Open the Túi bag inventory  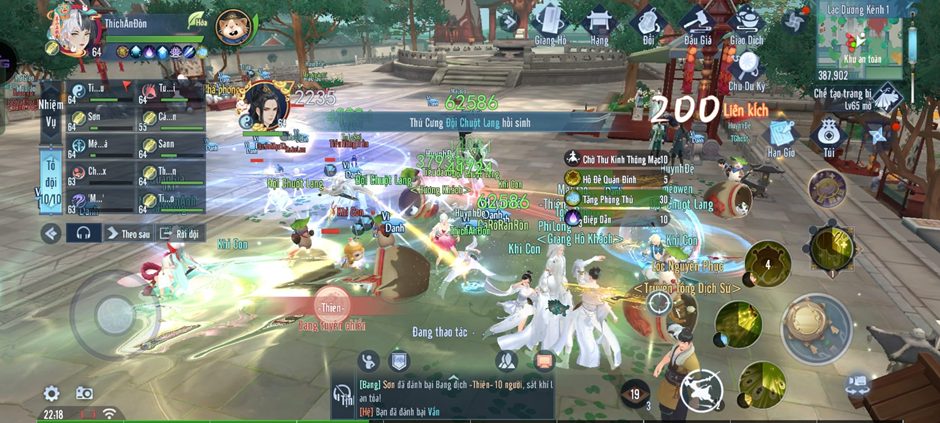[x=826, y=134]
